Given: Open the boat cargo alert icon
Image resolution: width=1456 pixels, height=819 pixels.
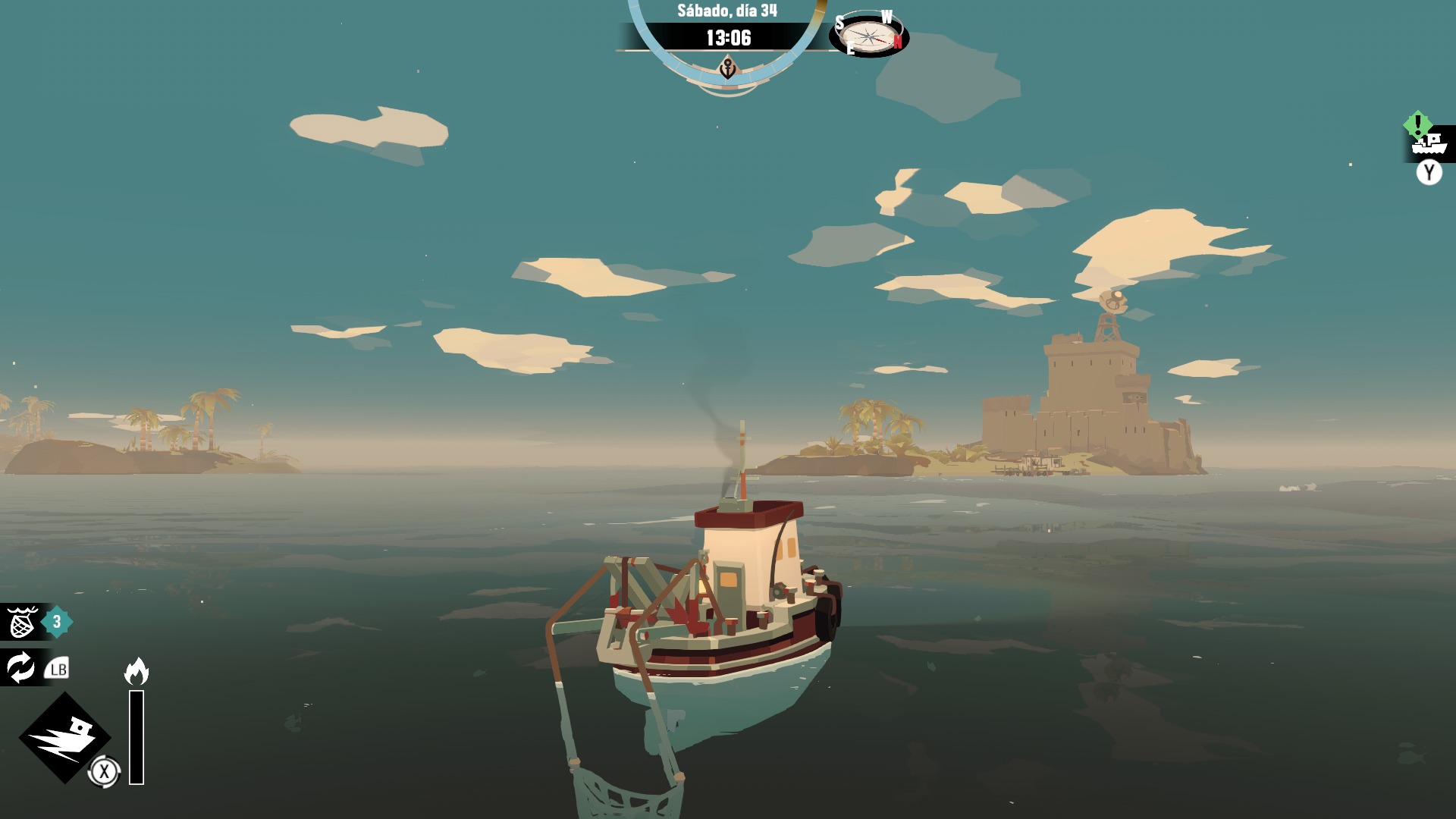Looking at the screenshot, I should click(x=1429, y=142).
